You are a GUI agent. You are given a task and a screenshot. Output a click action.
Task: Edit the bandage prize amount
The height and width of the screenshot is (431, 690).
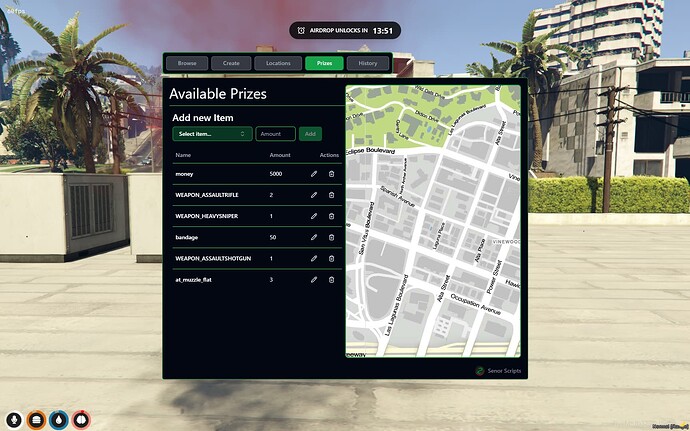pyautogui.click(x=314, y=237)
